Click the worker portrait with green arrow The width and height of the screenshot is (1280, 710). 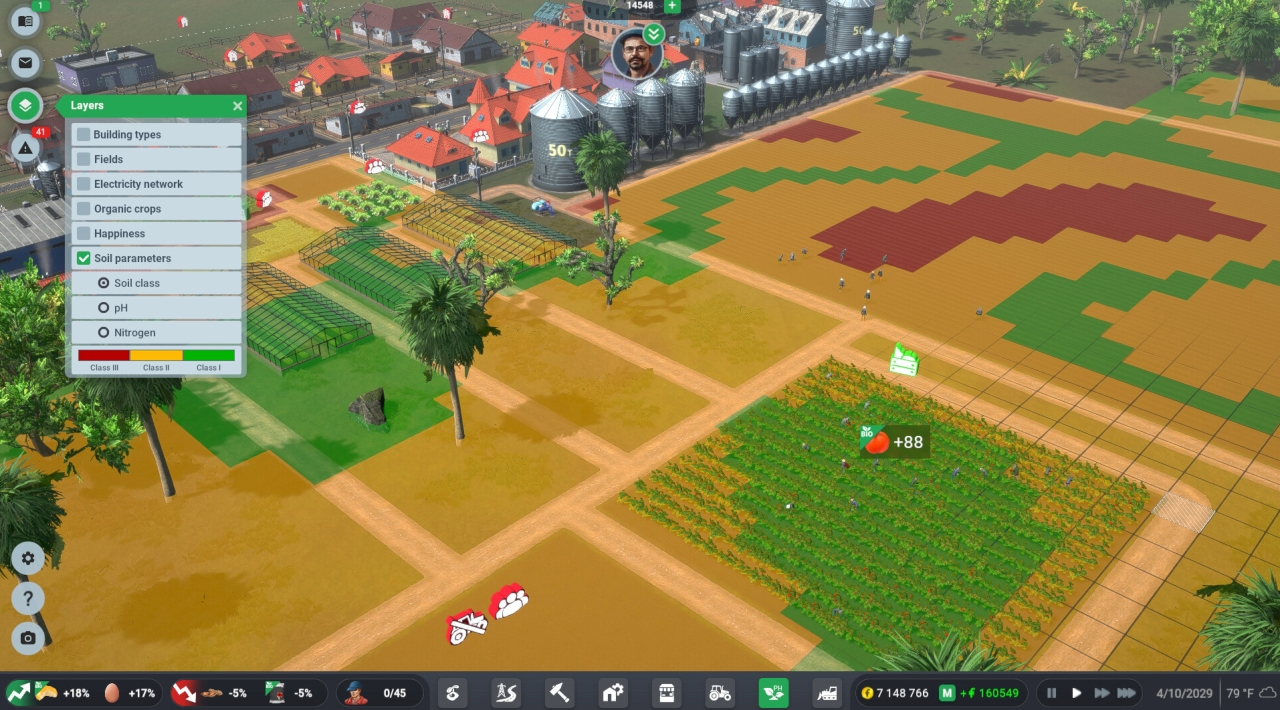[x=637, y=55]
